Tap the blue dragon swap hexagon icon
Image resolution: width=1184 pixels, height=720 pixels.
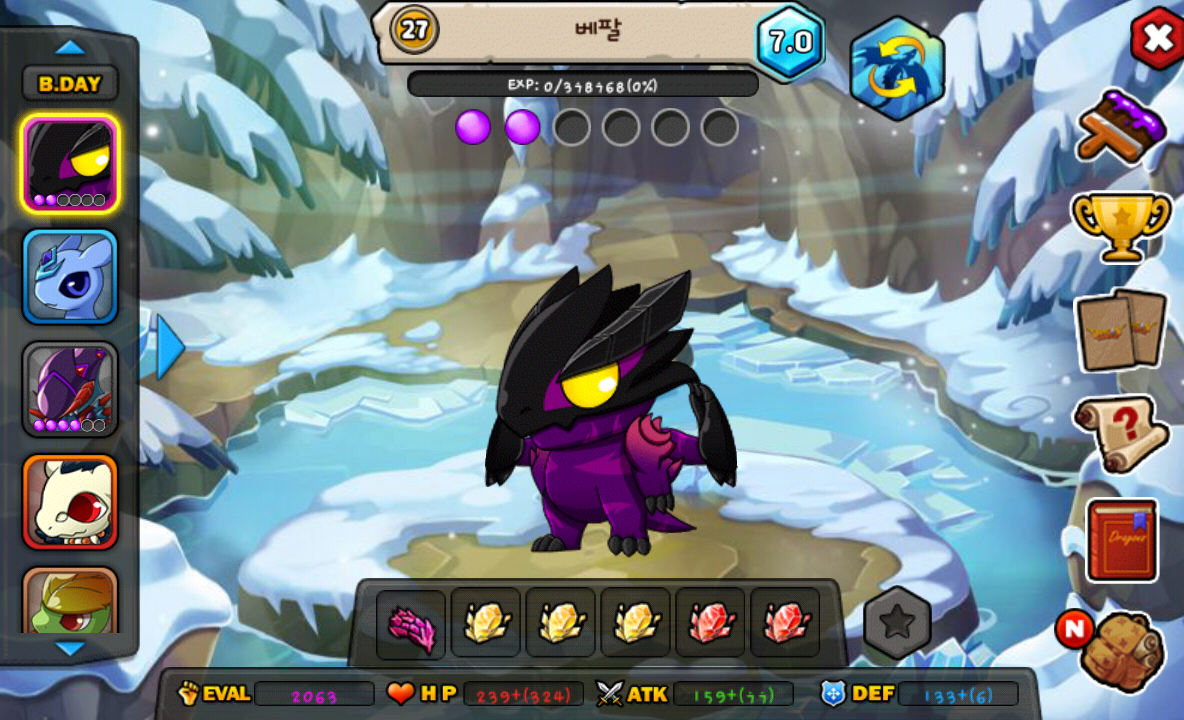point(897,68)
